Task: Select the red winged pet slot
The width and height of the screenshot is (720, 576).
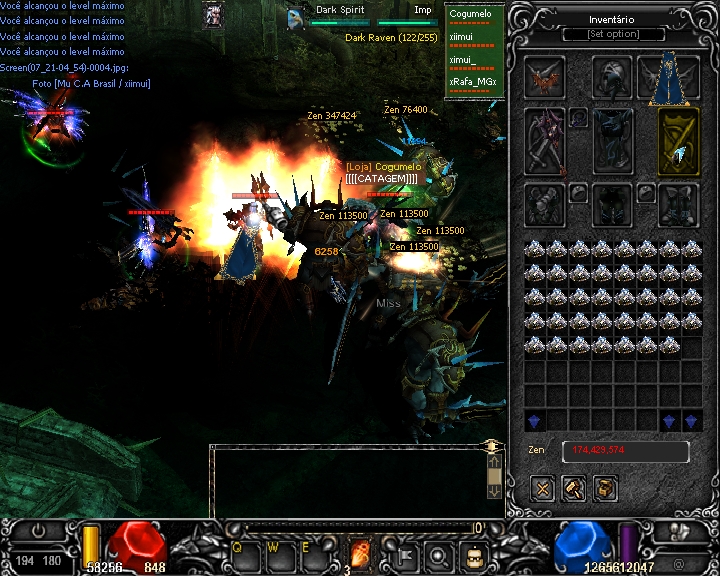Action: pyautogui.click(x=545, y=78)
